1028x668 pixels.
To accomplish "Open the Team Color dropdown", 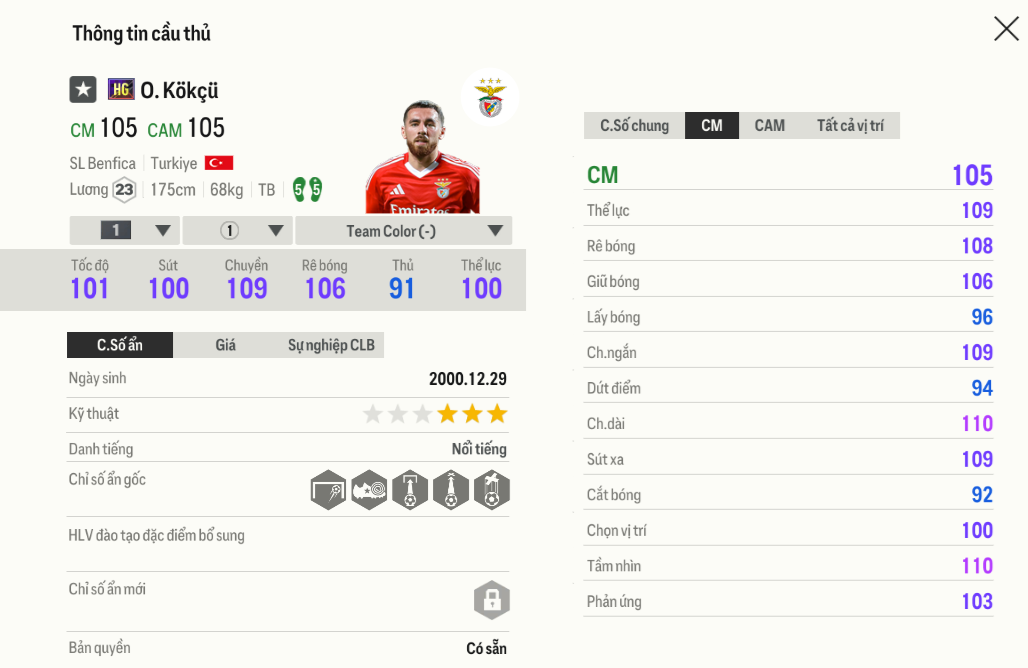I will point(404,231).
